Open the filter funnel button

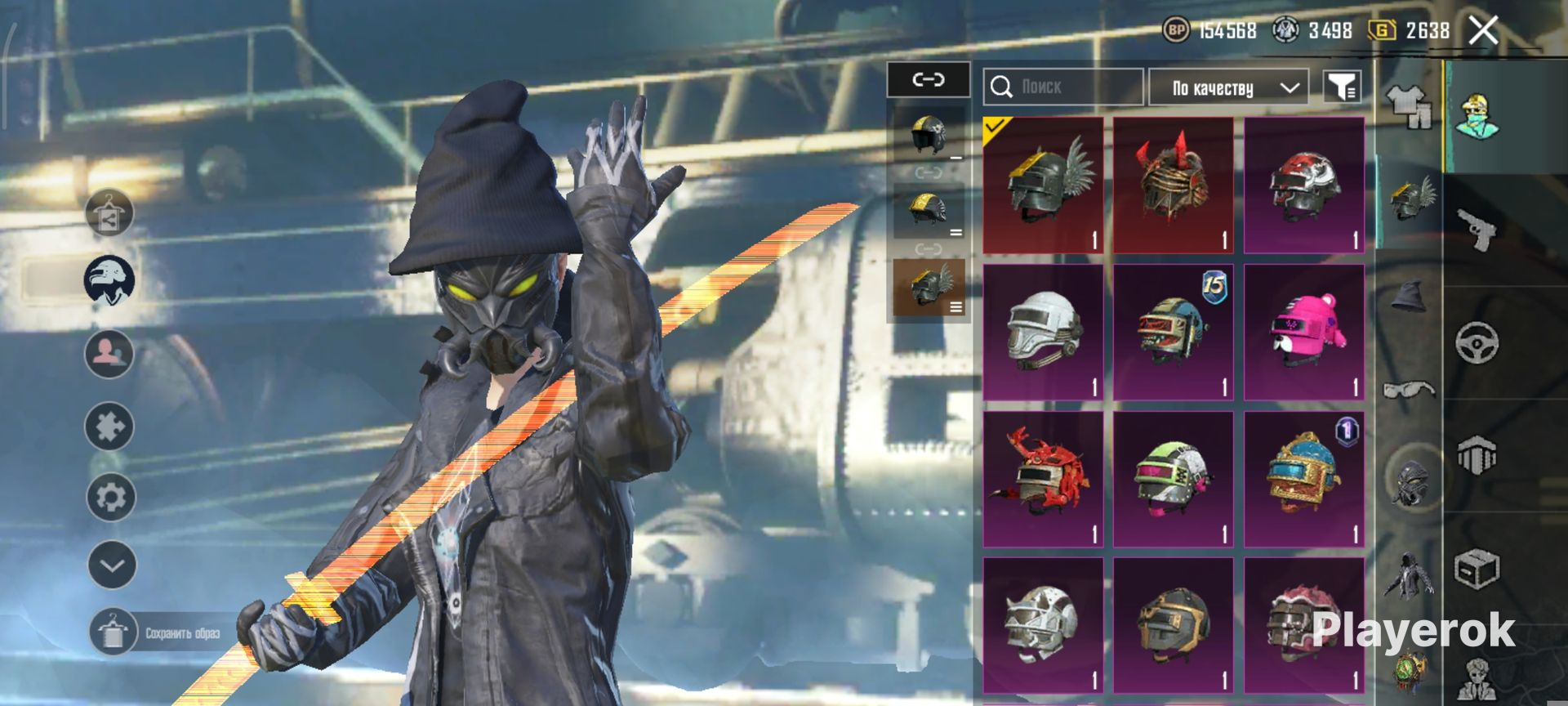click(1342, 87)
